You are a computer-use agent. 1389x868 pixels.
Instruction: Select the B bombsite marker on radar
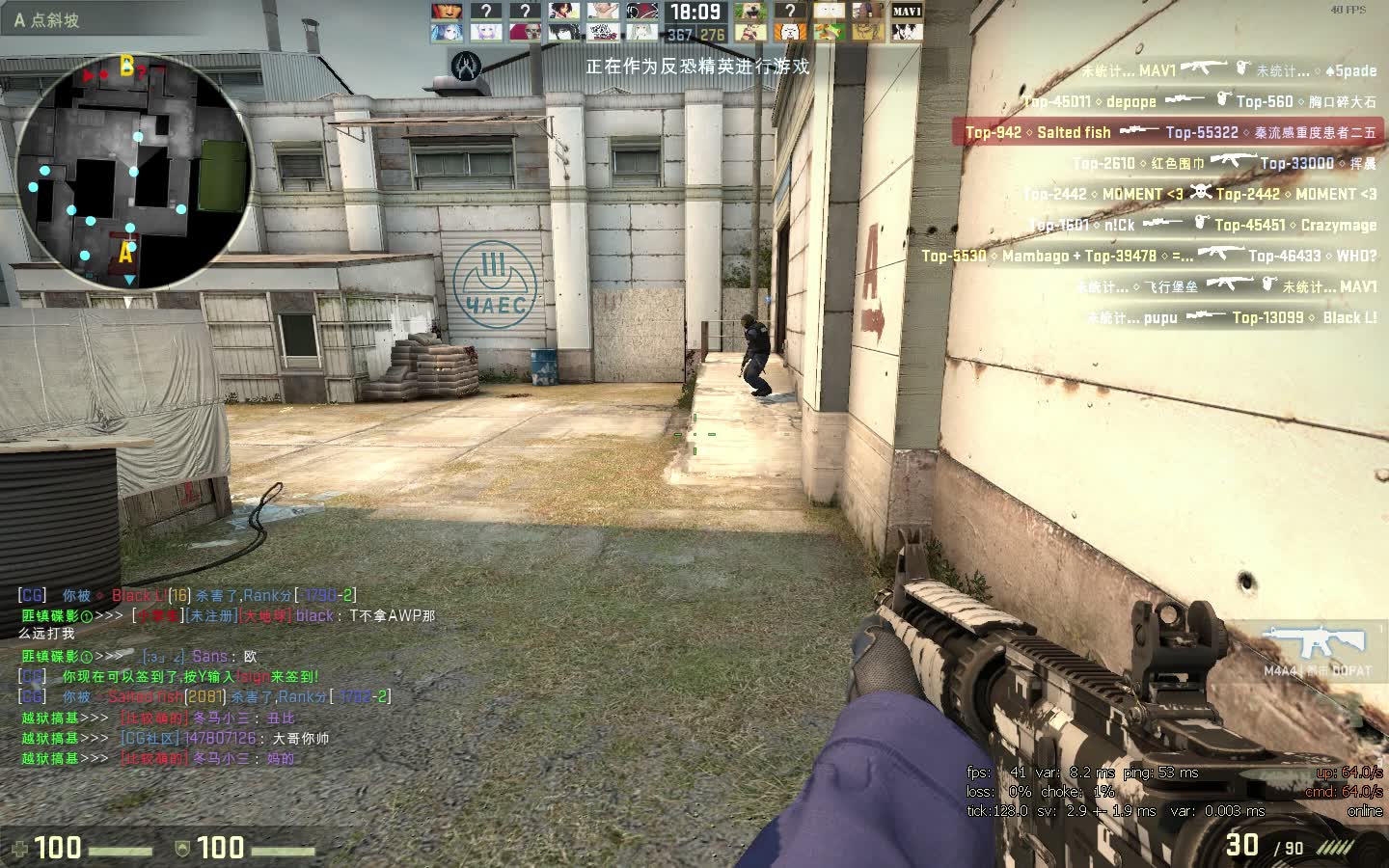pyautogui.click(x=126, y=66)
